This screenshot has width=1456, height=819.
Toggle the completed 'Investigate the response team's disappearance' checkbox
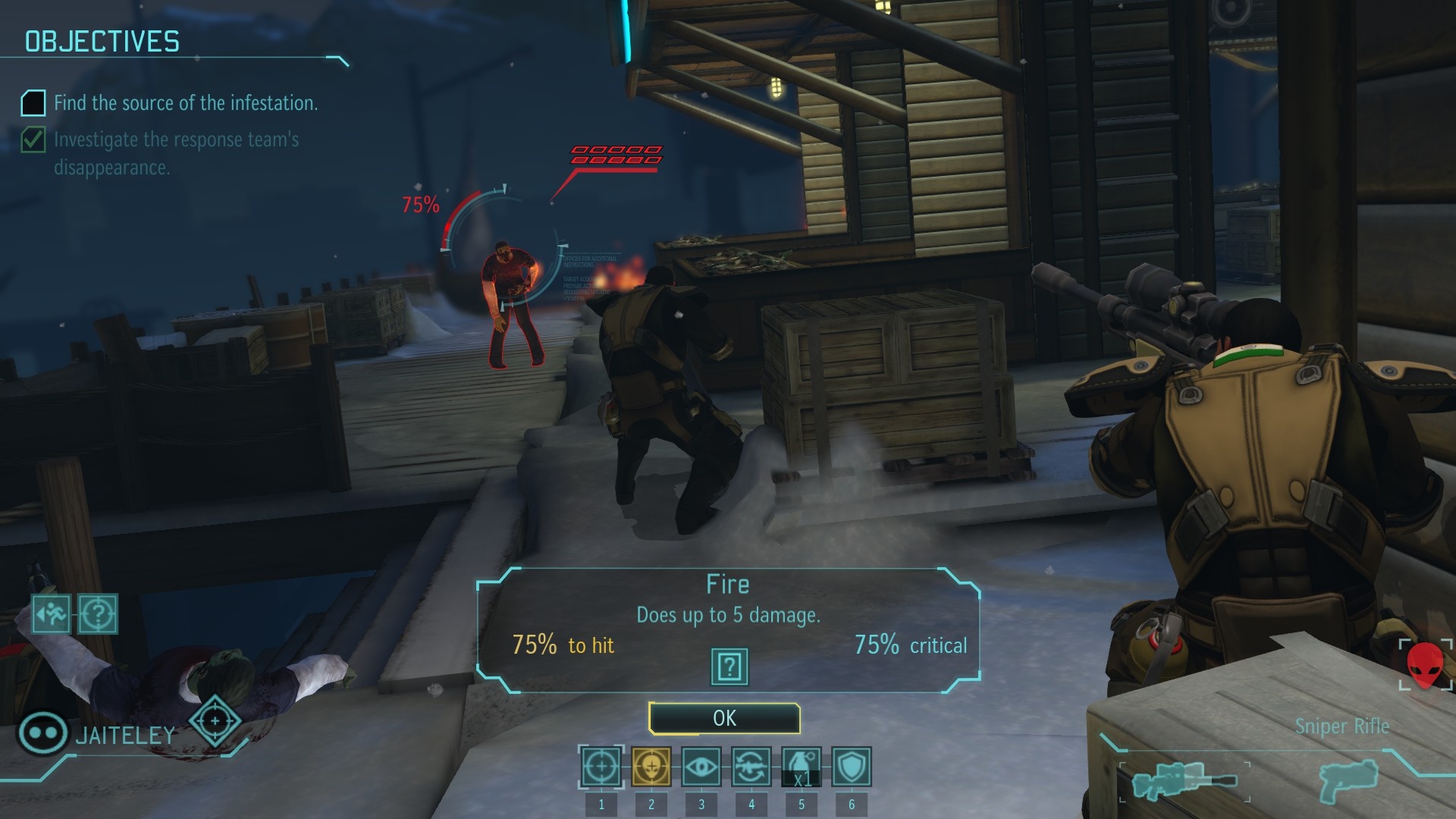33,140
